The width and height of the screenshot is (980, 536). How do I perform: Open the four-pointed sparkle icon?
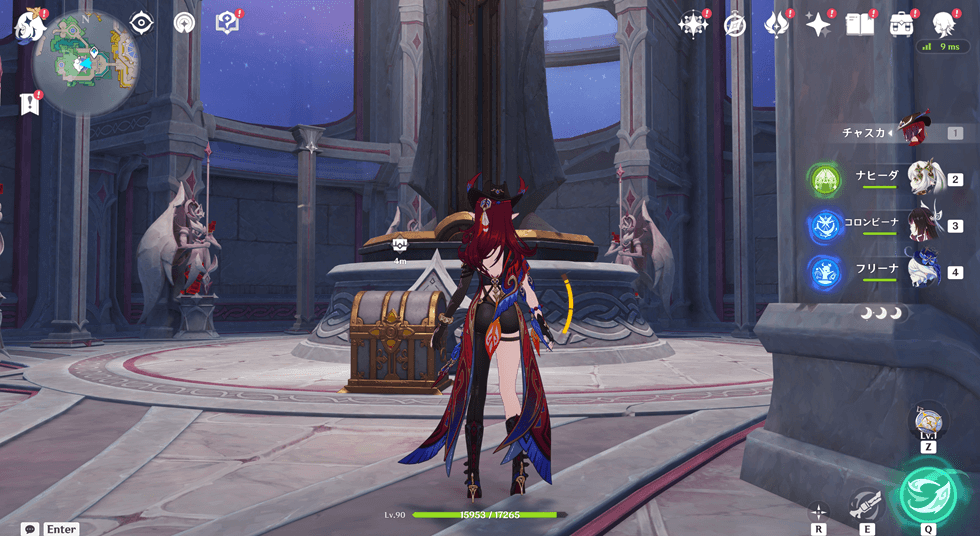819,25
